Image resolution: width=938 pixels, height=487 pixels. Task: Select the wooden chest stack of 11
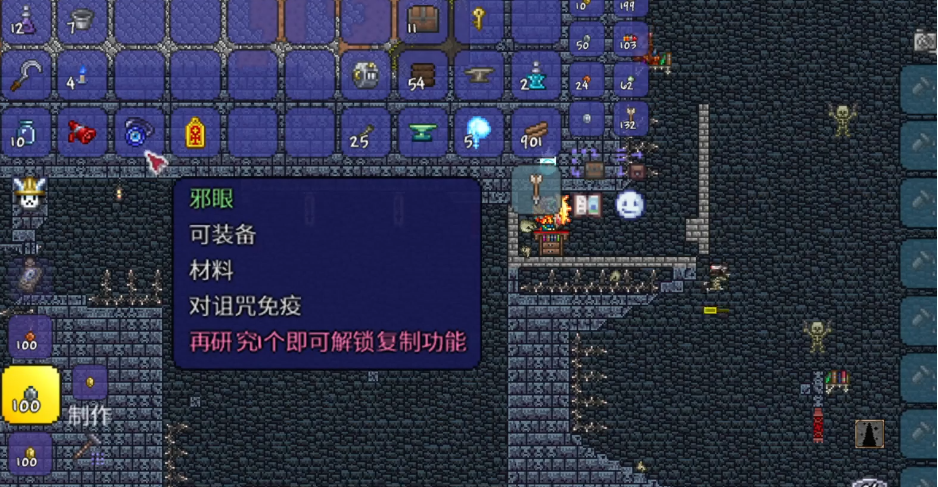423,19
